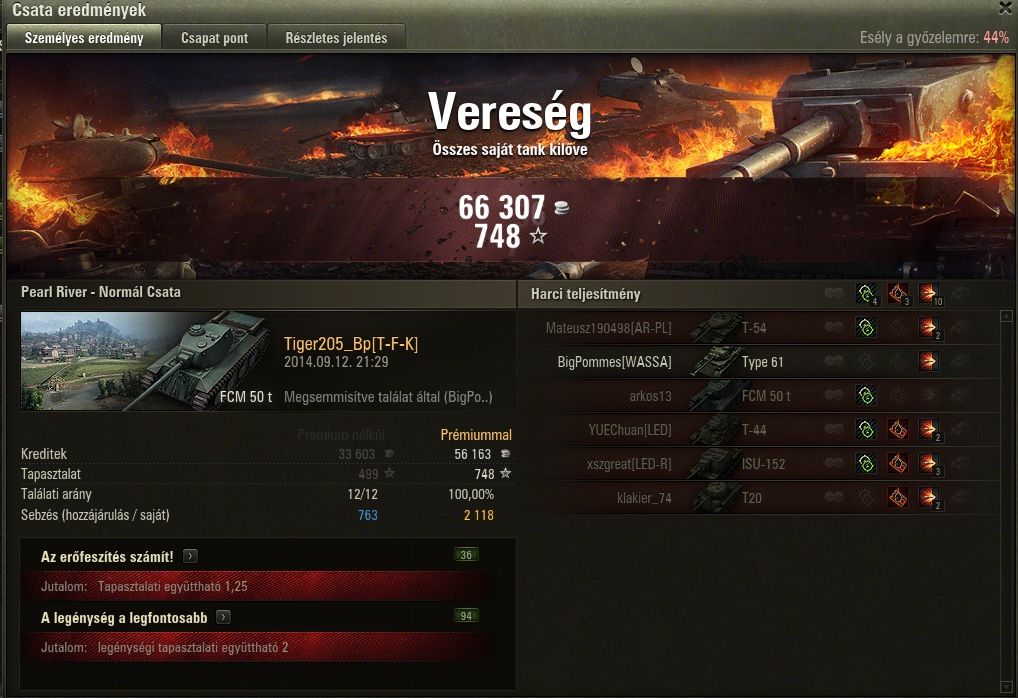Click the arkos13 FCM 50 t row
Viewport: 1018px width, 698px height.
pos(700,396)
